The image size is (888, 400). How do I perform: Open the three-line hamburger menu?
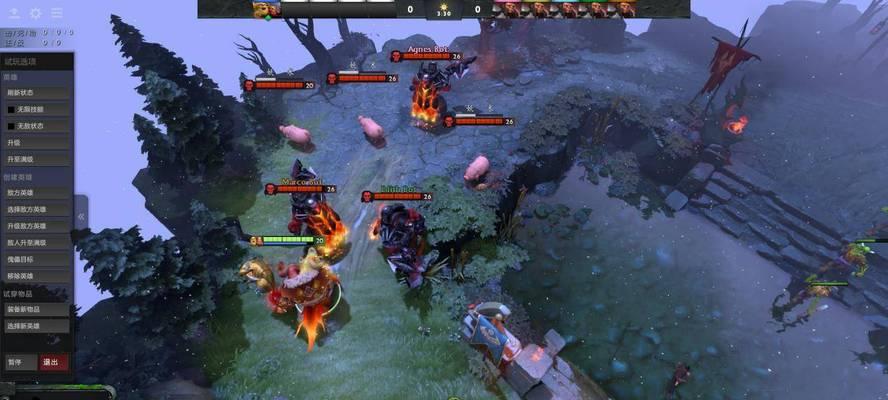pos(56,13)
